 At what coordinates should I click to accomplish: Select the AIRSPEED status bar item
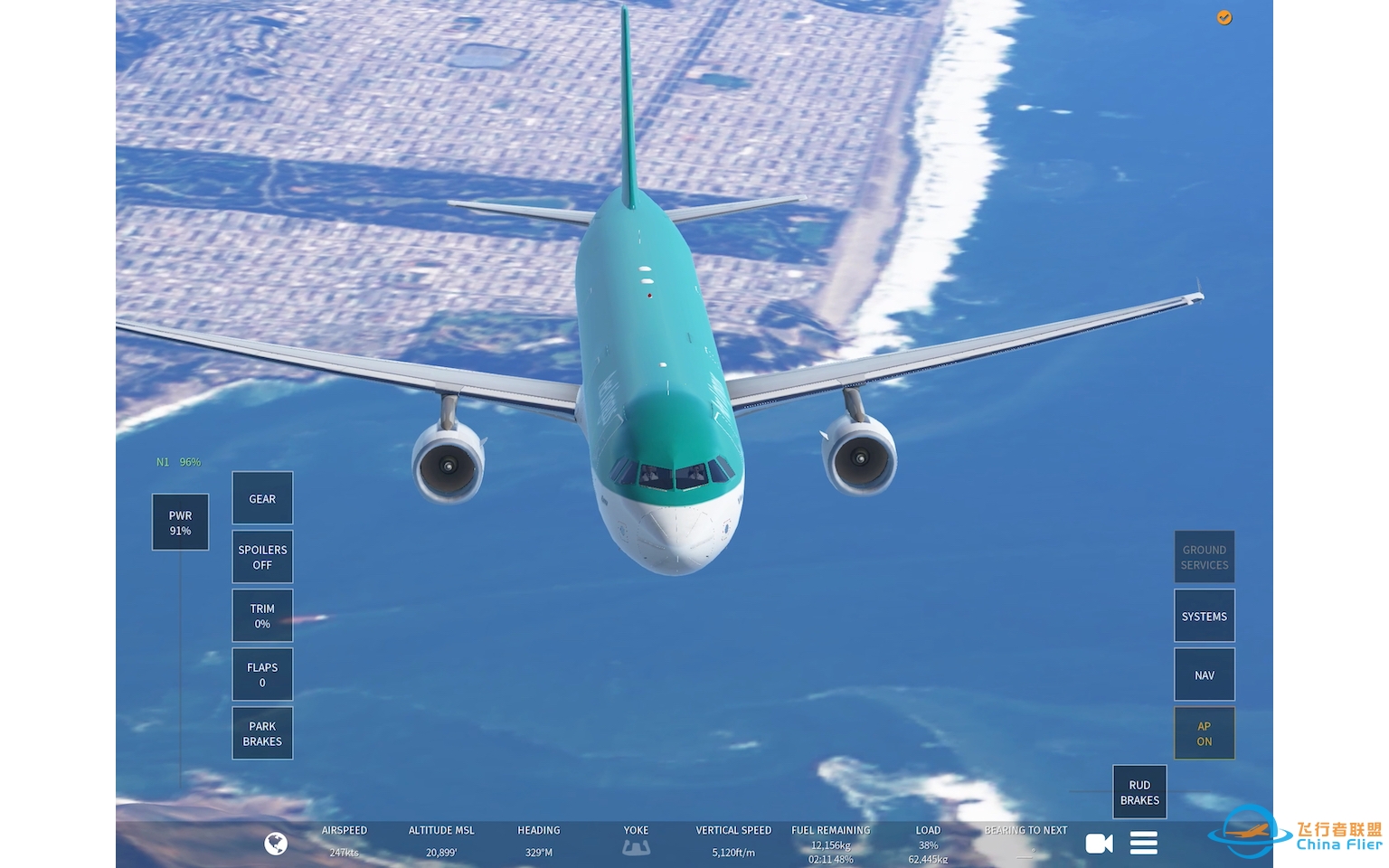(345, 842)
